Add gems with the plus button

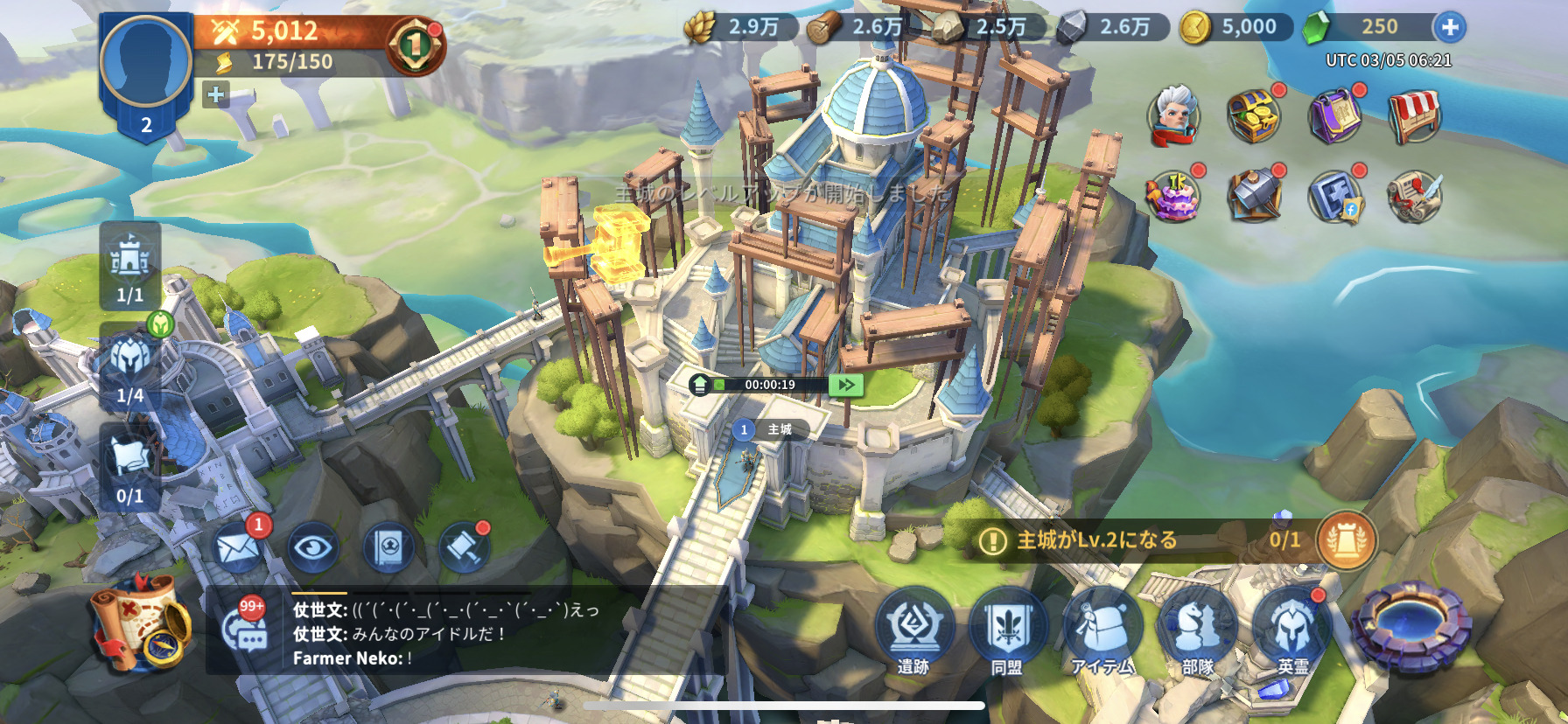pyautogui.click(x=1449, y=28)
